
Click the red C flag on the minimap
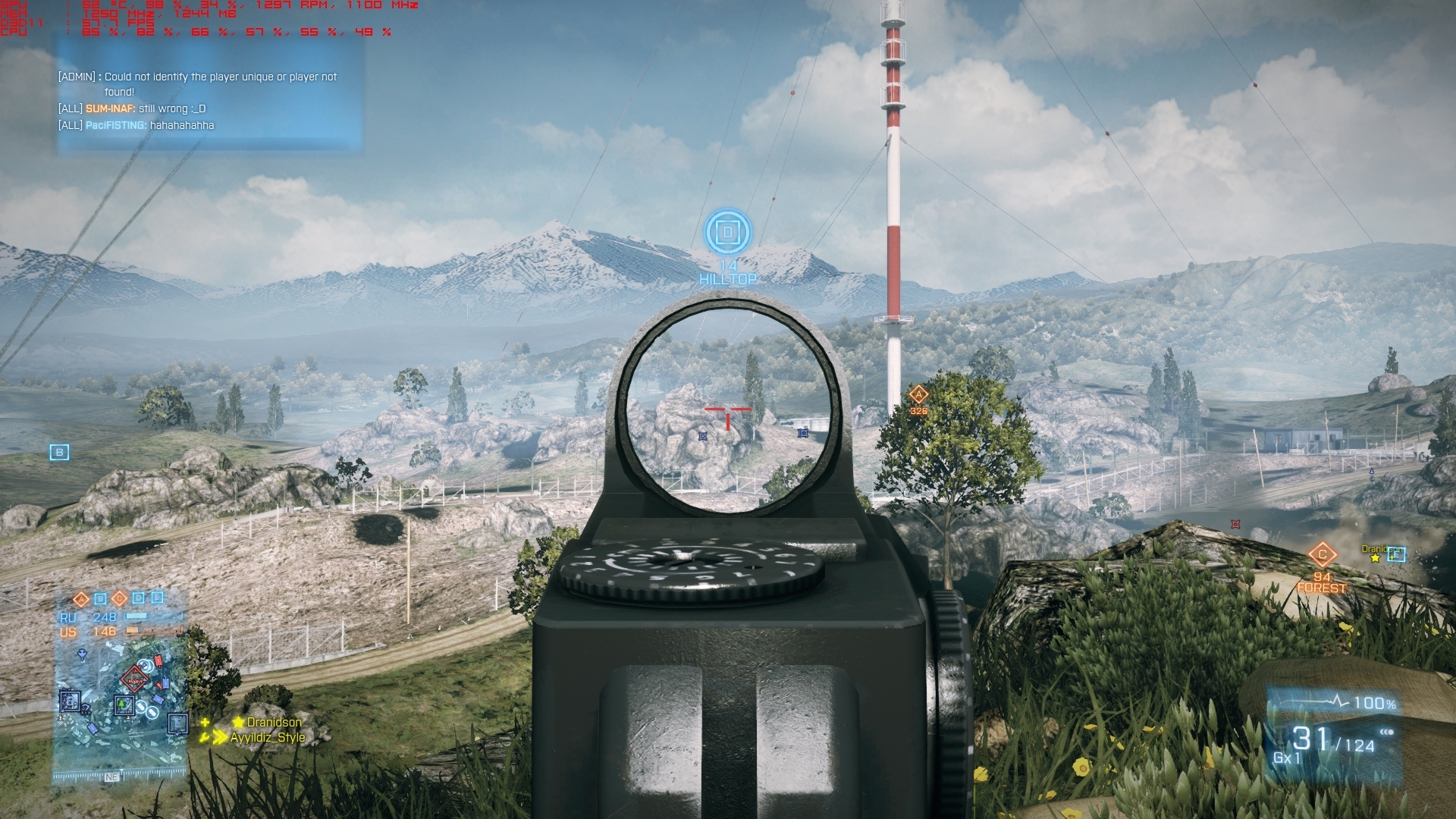tap(135, 679)
